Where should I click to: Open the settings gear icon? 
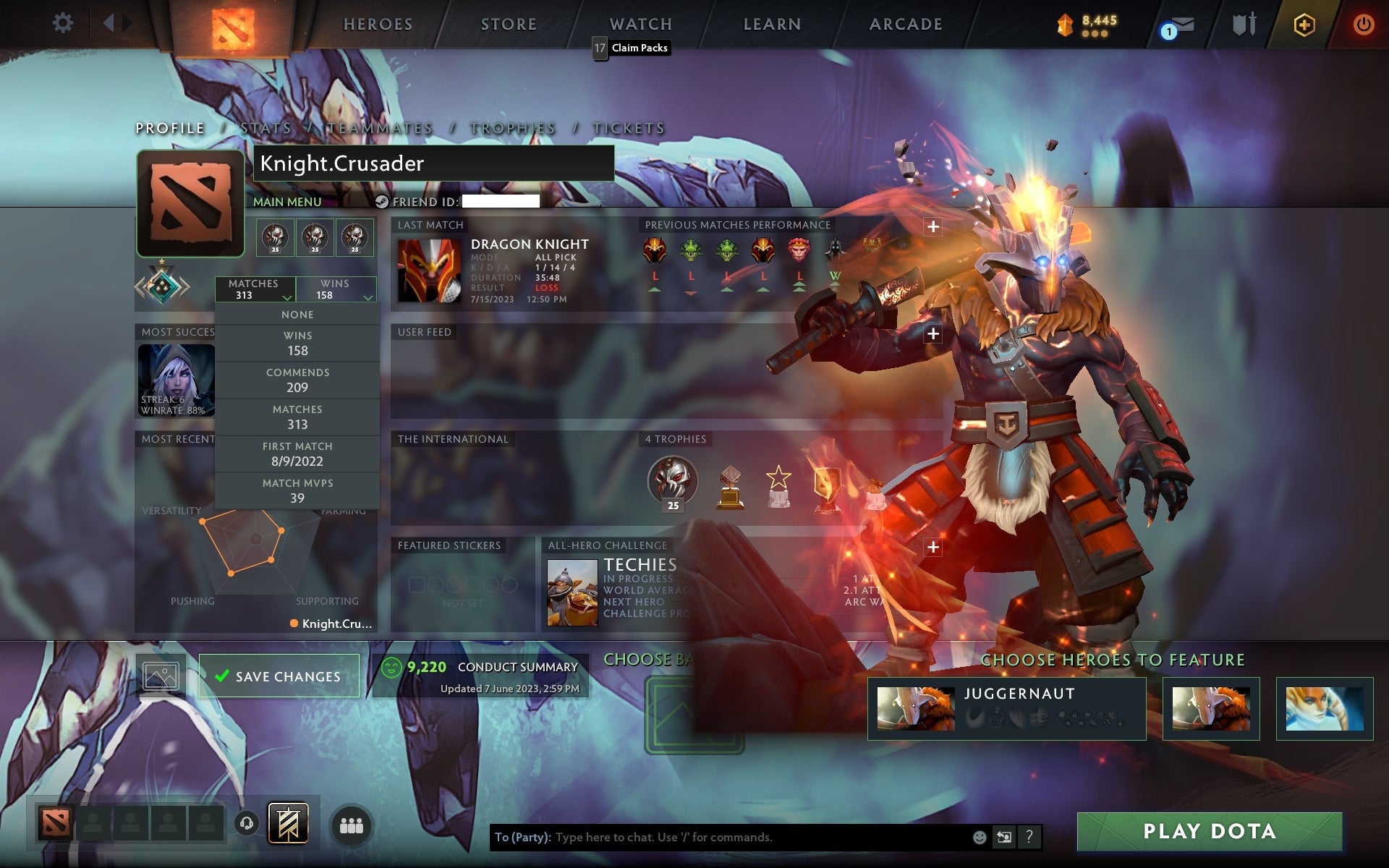(64, 23)
